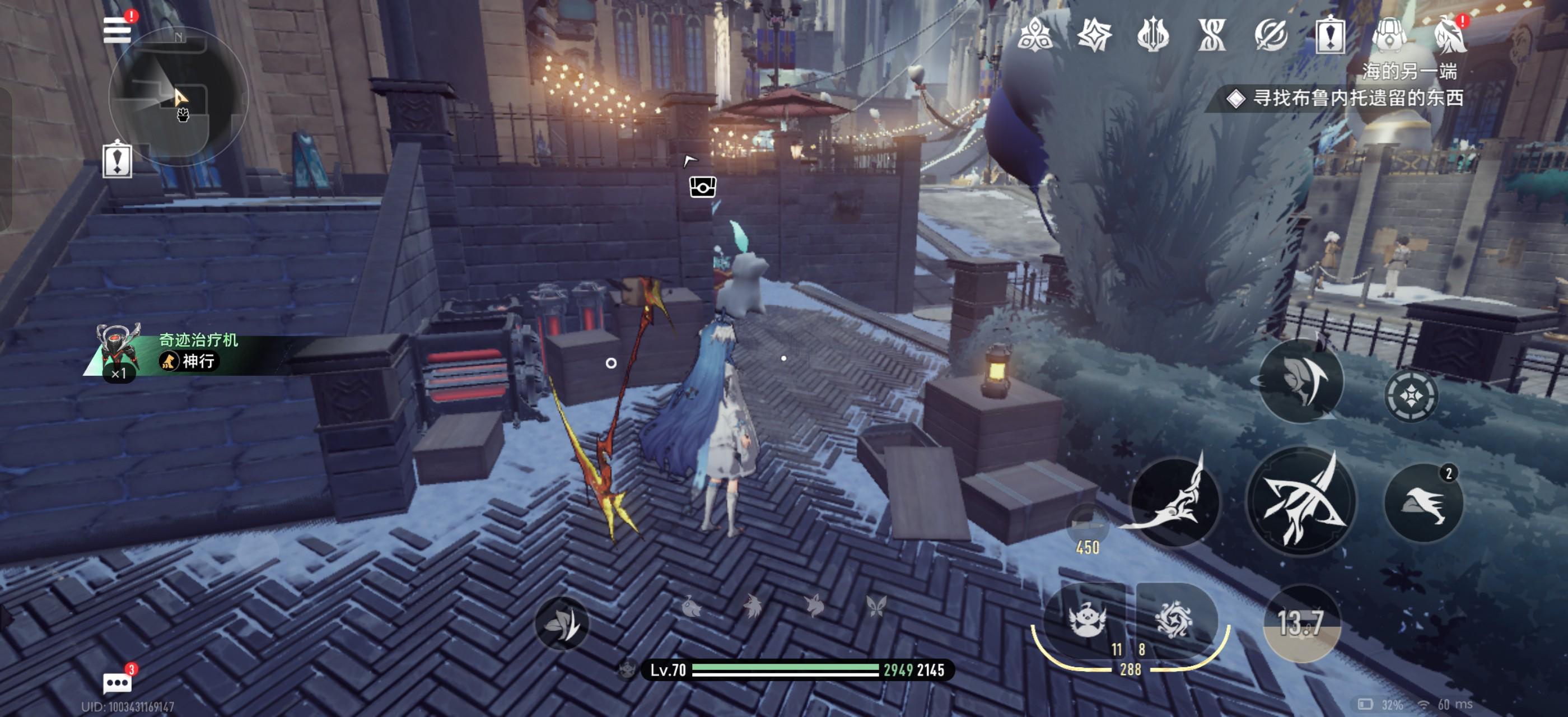The image size is (1568, 717).
Task: Open the top-bar exclamation quest log icon
Action: click(1330, 34)
